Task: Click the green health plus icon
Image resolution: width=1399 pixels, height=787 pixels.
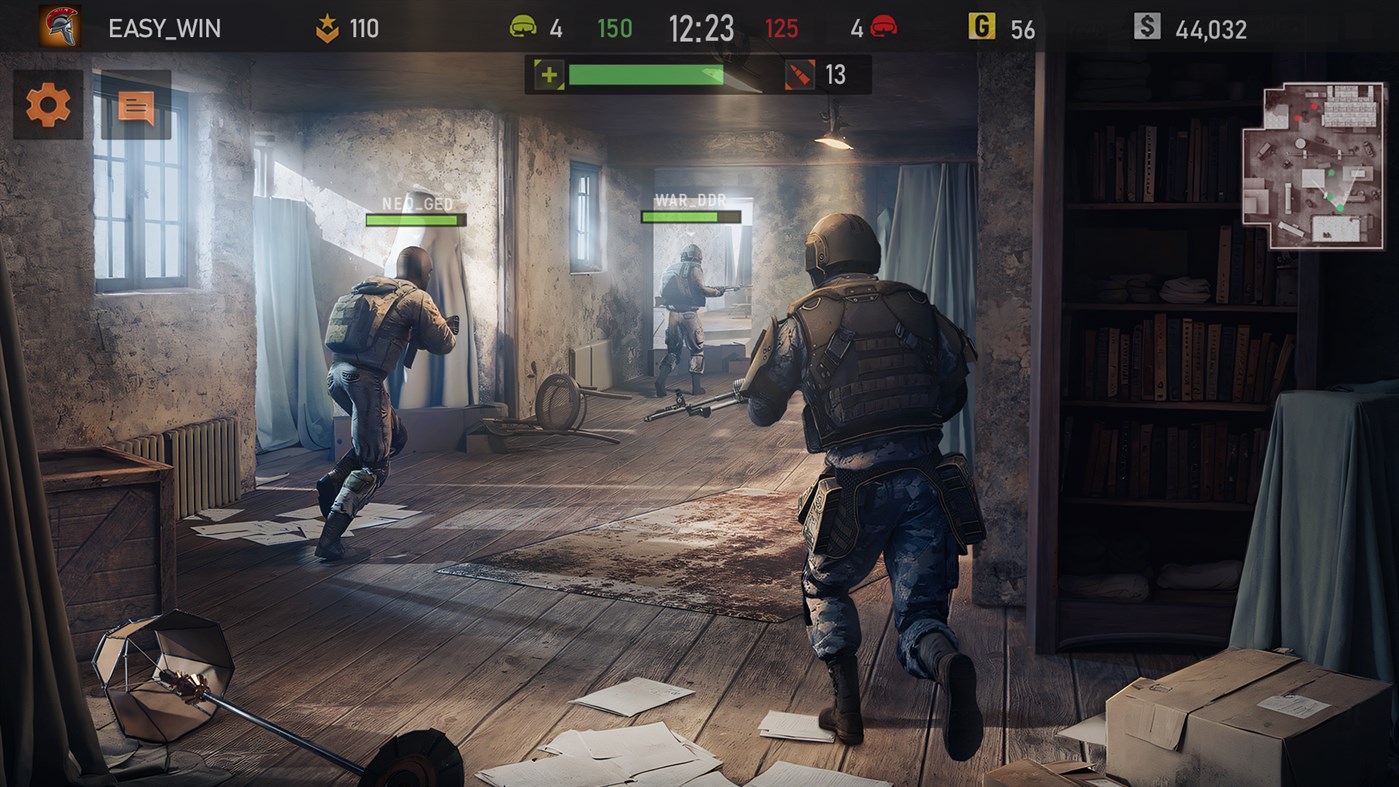Action: click(x=547, y=75)
